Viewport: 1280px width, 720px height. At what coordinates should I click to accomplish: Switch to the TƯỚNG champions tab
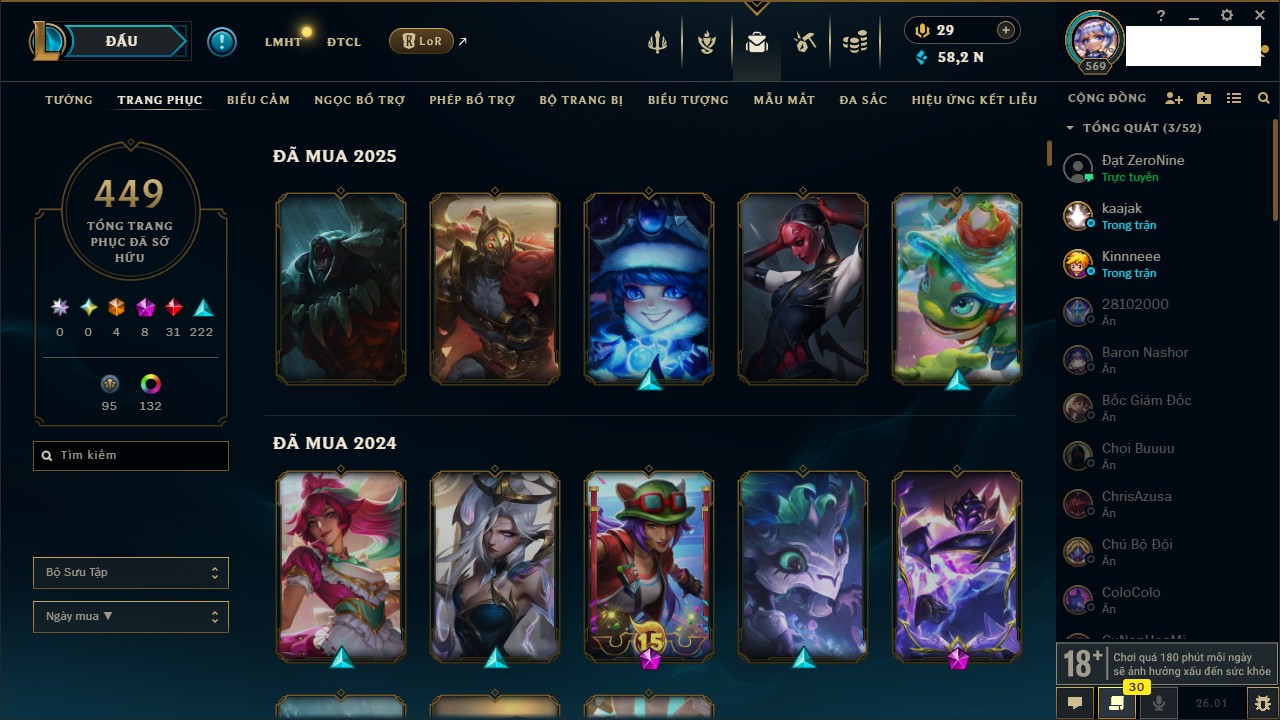click(69, 100)
